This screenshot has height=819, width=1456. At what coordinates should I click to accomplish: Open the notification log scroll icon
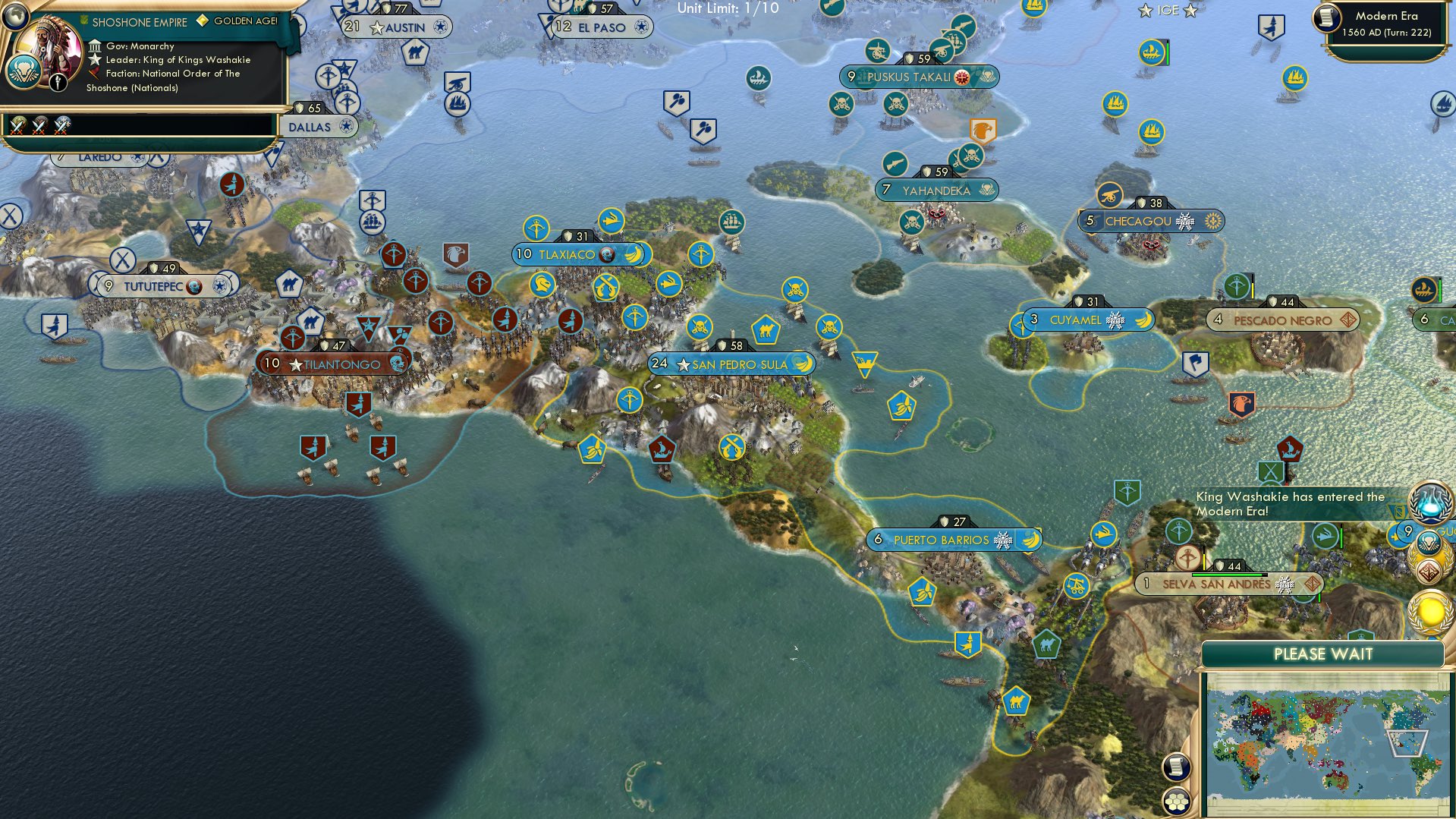[x=1176, y=767]
